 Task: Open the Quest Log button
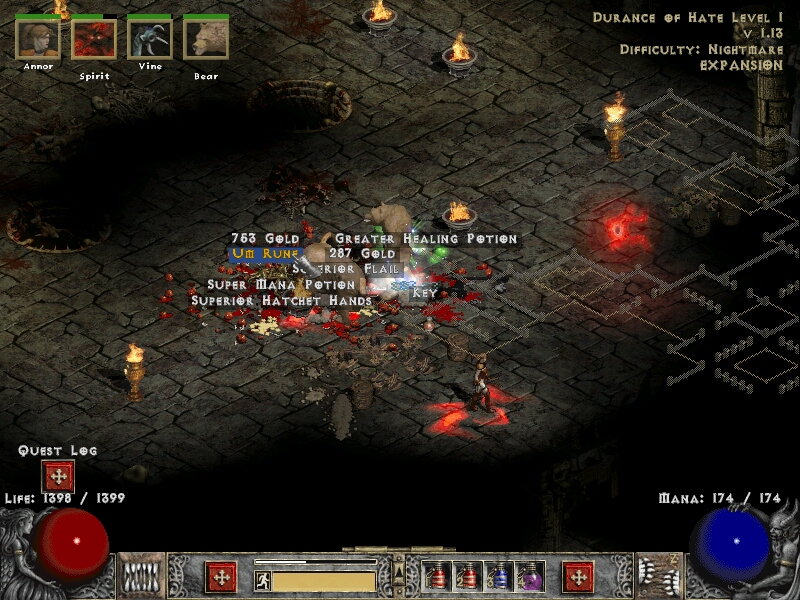click(x=57, y=476)
